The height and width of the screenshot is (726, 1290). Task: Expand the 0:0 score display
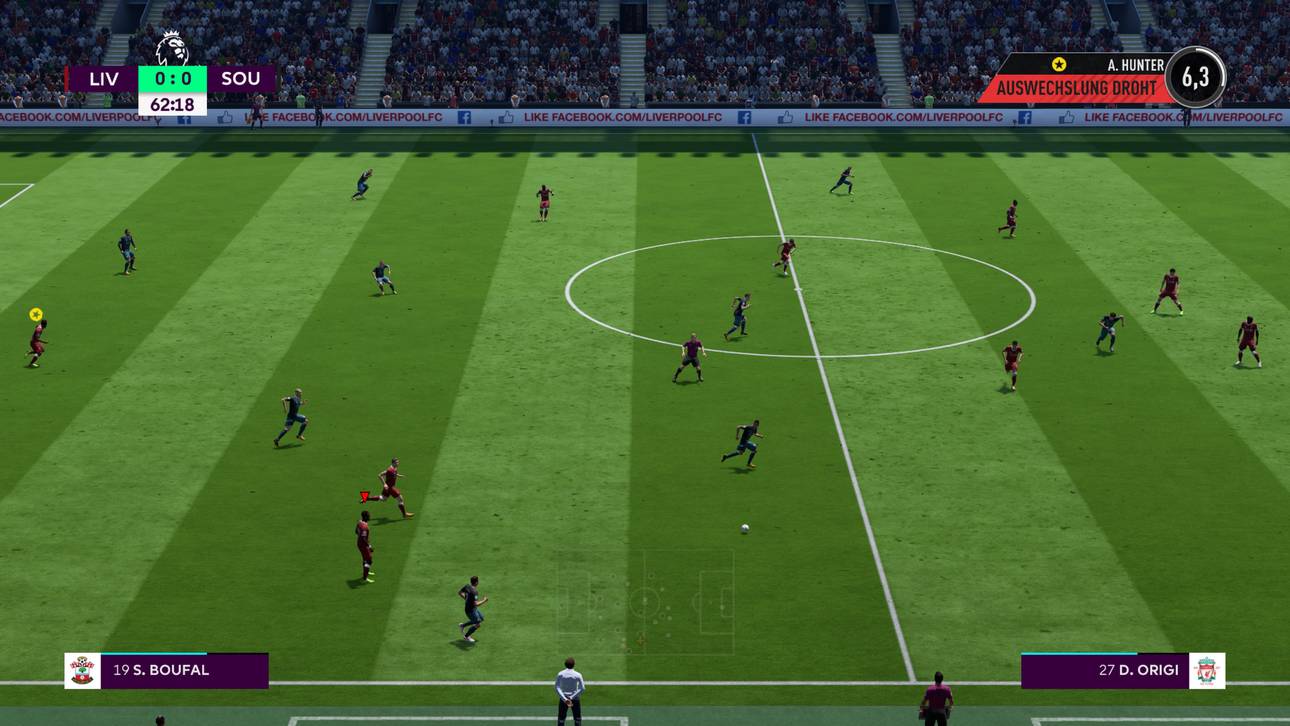[172, 78]
